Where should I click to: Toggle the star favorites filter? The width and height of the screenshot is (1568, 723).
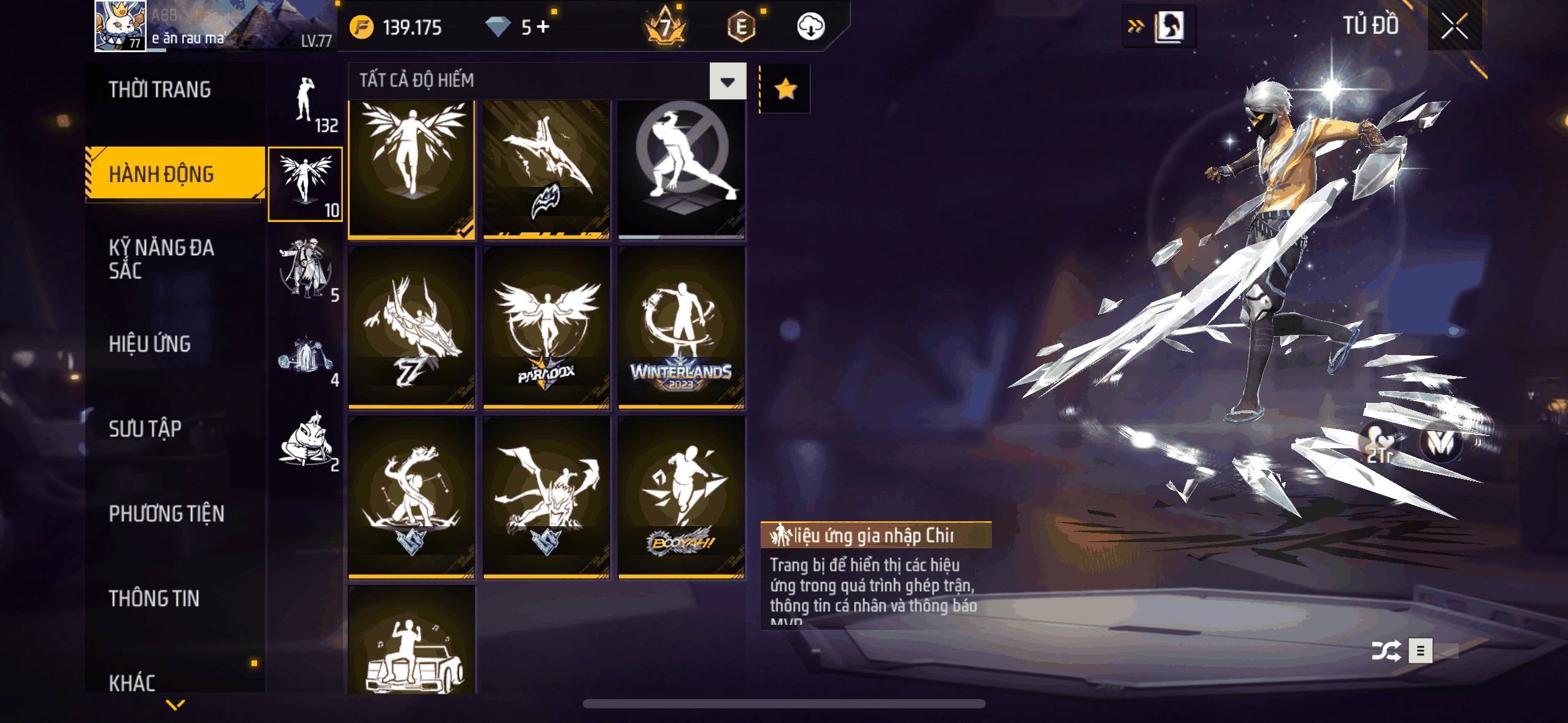tap(785, 89)
